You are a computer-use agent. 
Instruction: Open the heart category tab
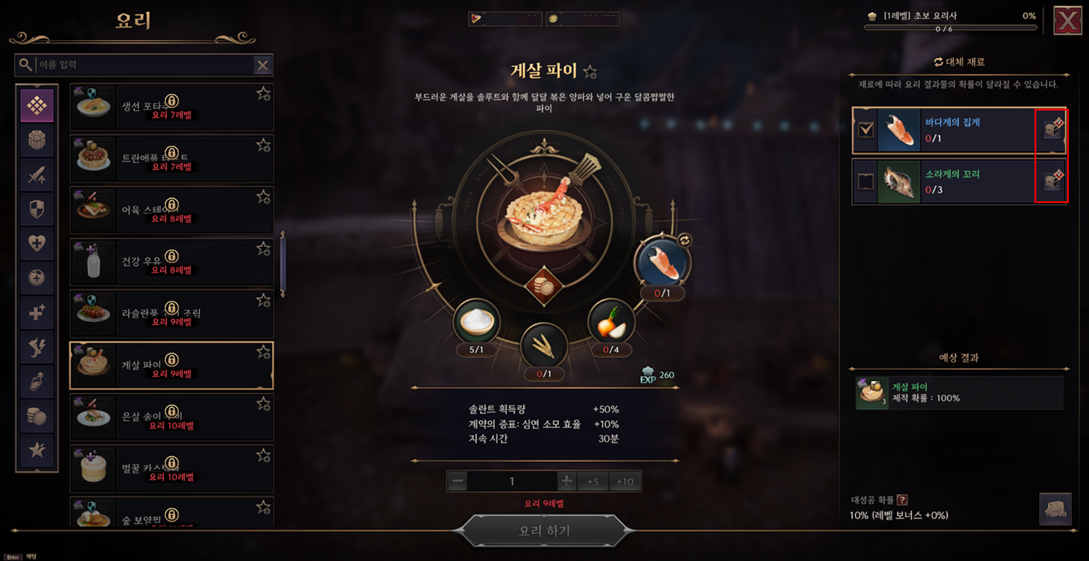click(37, 243)
